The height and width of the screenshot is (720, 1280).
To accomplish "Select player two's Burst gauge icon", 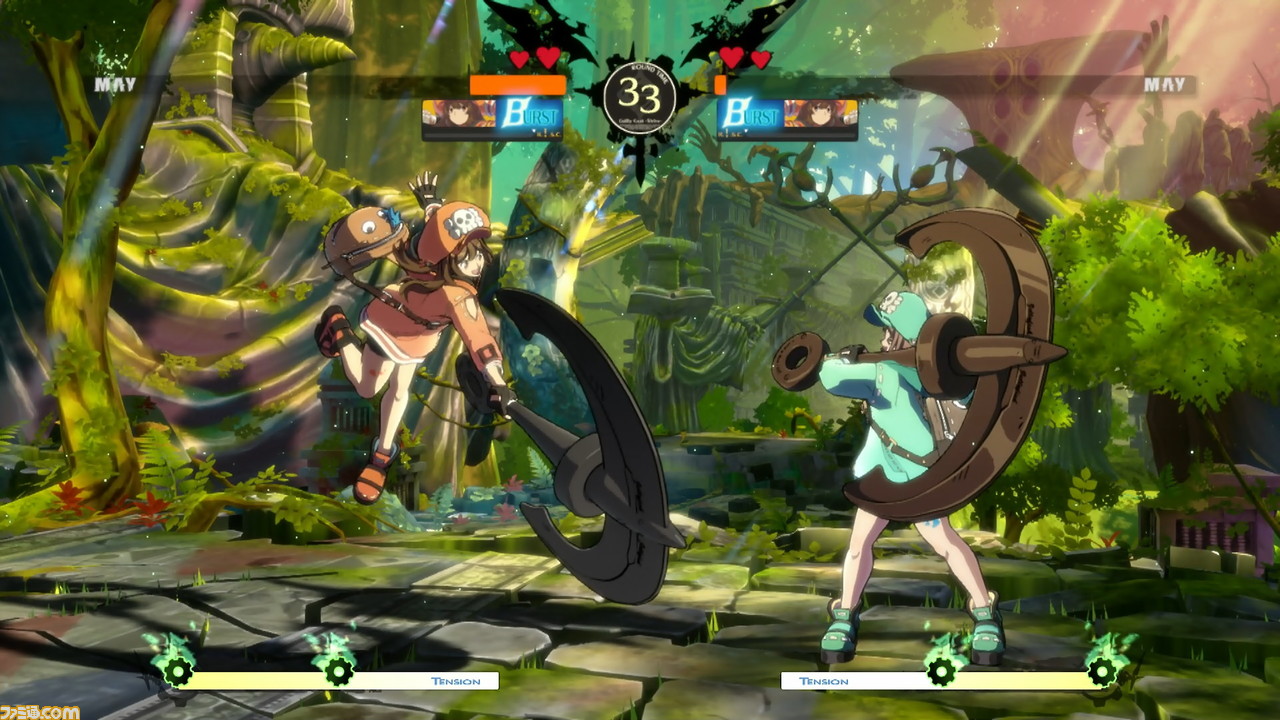I will click(x=751, y=116).
